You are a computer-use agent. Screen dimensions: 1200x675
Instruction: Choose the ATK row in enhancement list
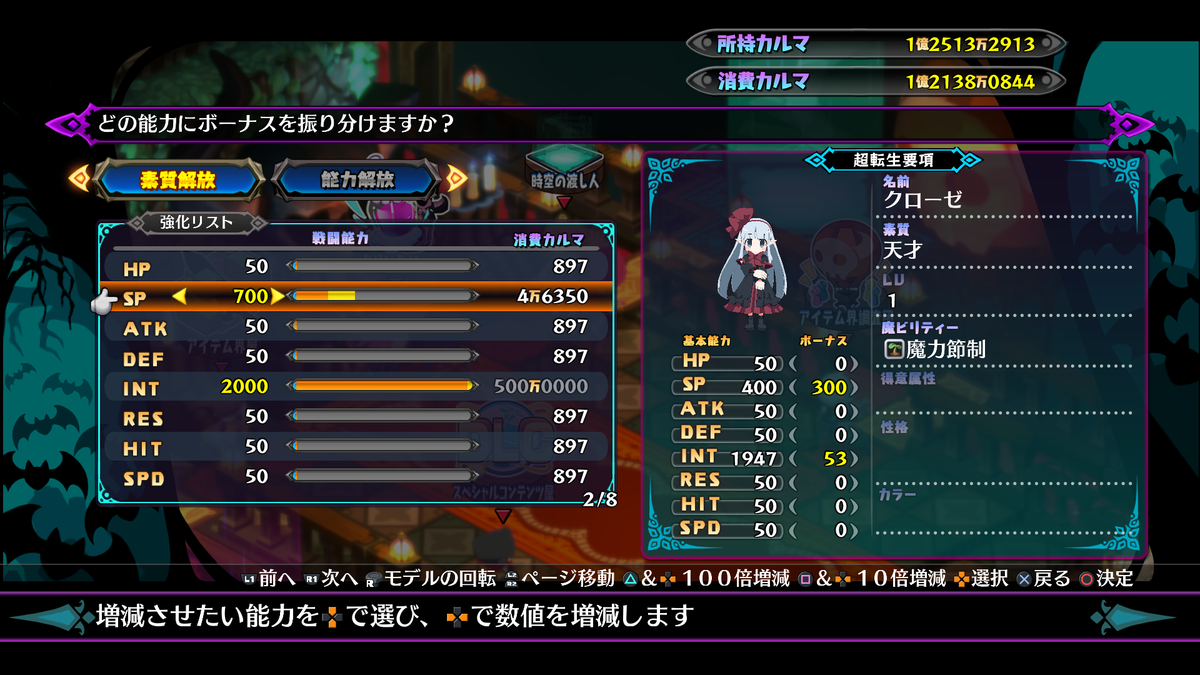pos(356,327)
